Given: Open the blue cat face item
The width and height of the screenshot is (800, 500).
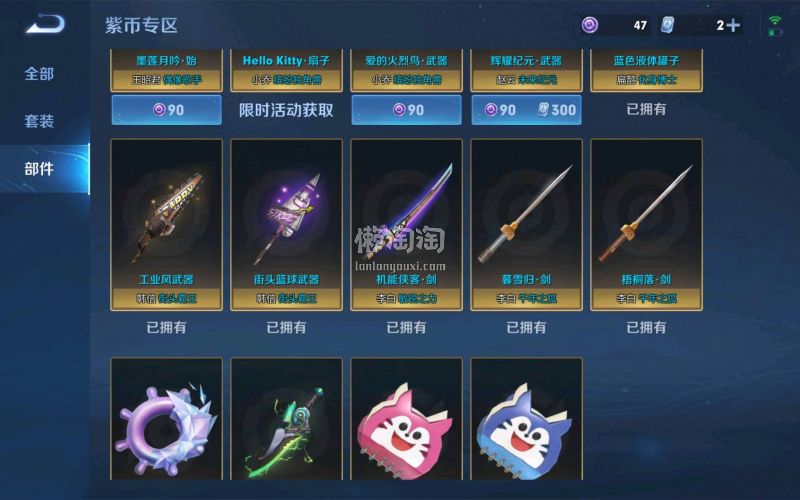Looking at the screenshot, I should pyautogui.click(x=526, y=420).
